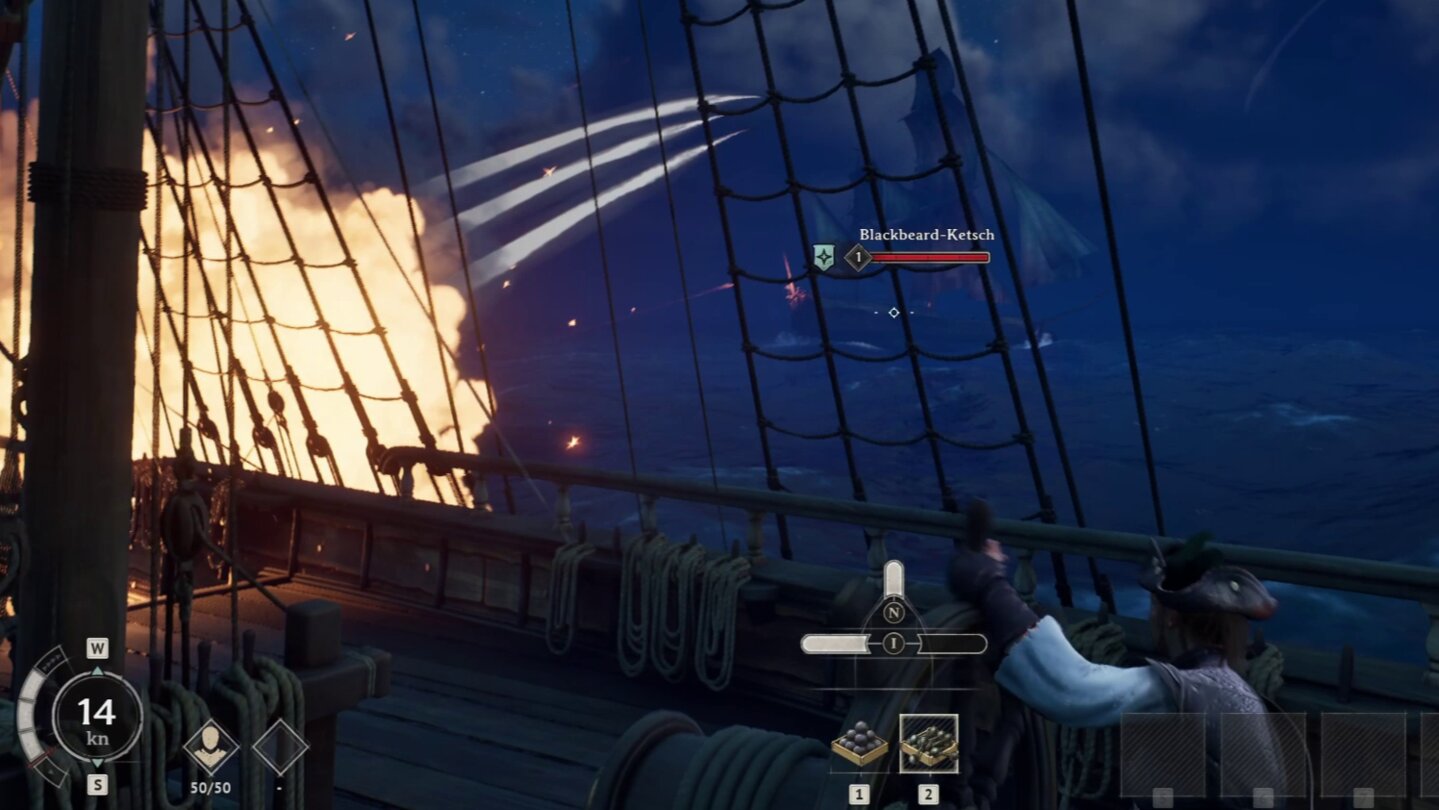
Task: Click the 14 kn speed dial
Action: coord(97,715)
